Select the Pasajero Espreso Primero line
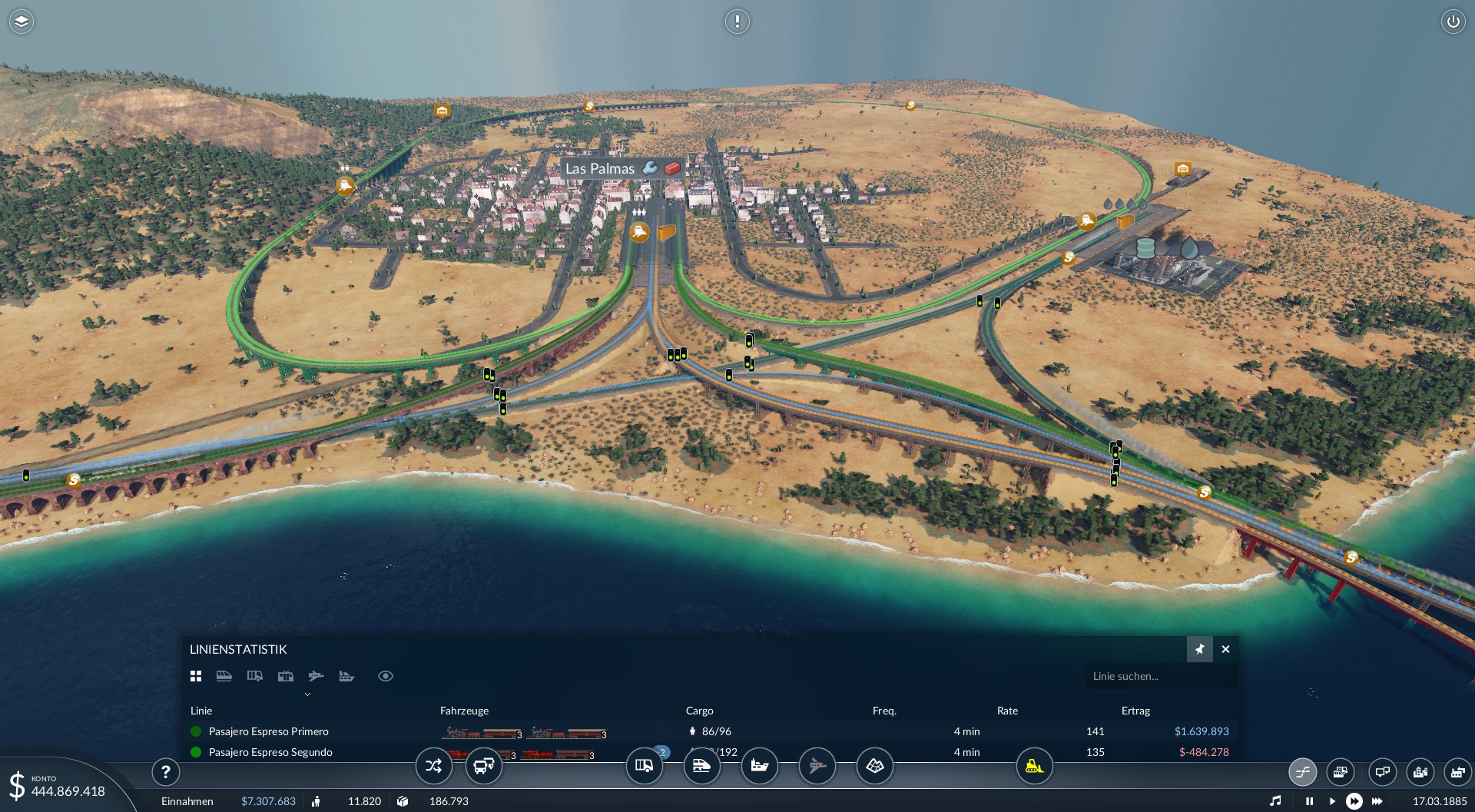The image size is (1475, 812). pos(268,731)
